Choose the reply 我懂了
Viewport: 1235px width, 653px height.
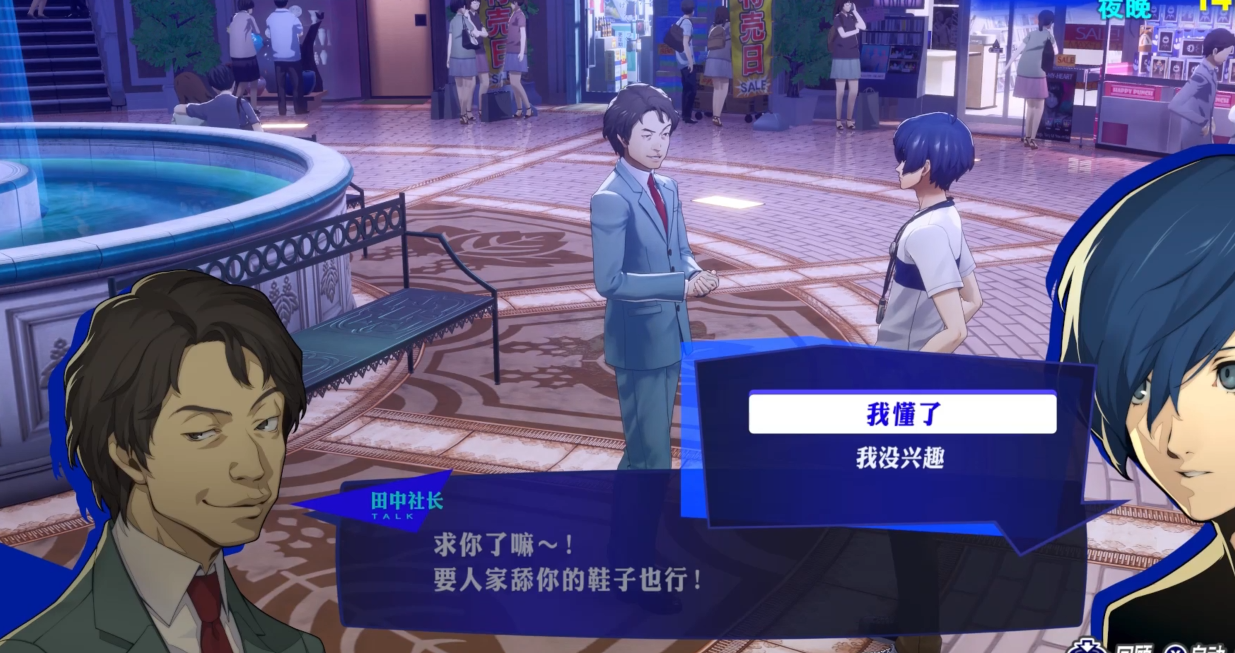(x=902, y=413)
